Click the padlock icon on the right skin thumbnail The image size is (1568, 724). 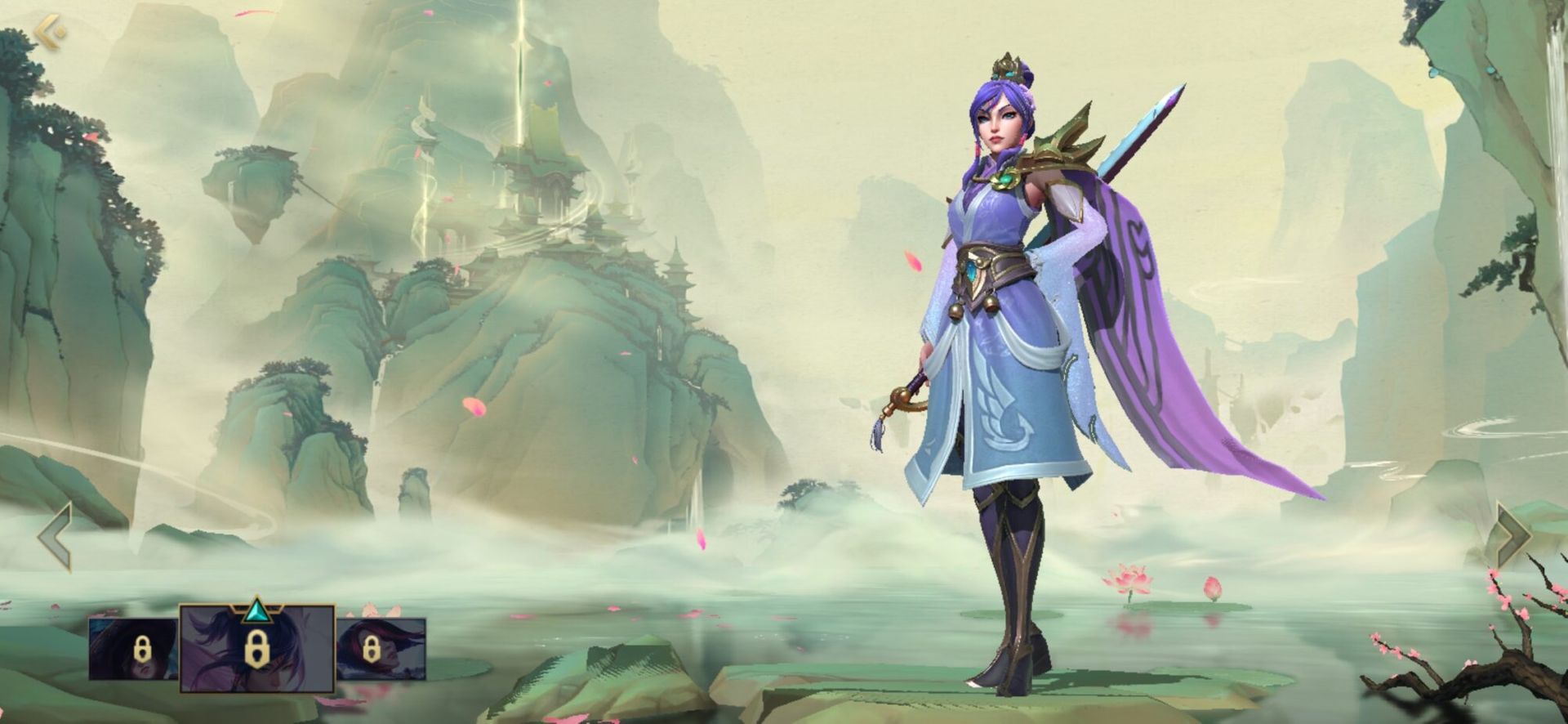coord(371,649)
